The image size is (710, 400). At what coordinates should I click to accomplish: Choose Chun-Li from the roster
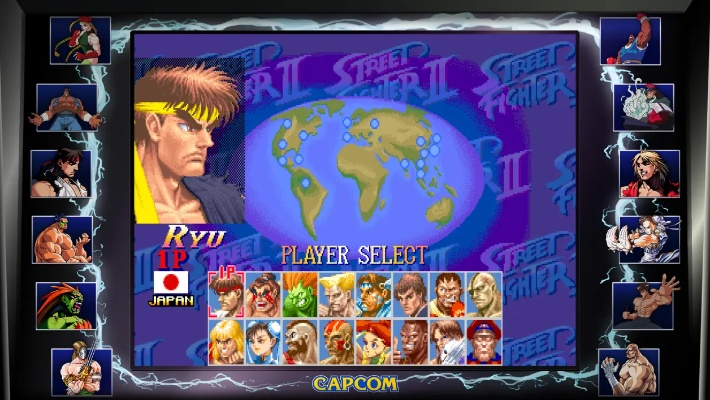tap(264, 340)
